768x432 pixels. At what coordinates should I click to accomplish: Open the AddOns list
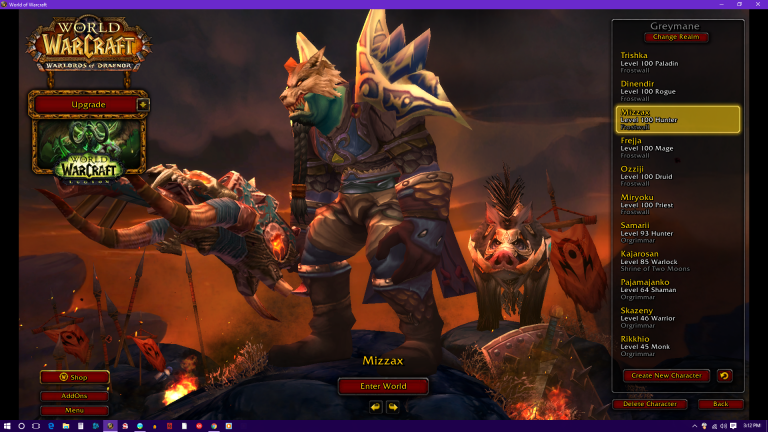(x=75, y=396)
